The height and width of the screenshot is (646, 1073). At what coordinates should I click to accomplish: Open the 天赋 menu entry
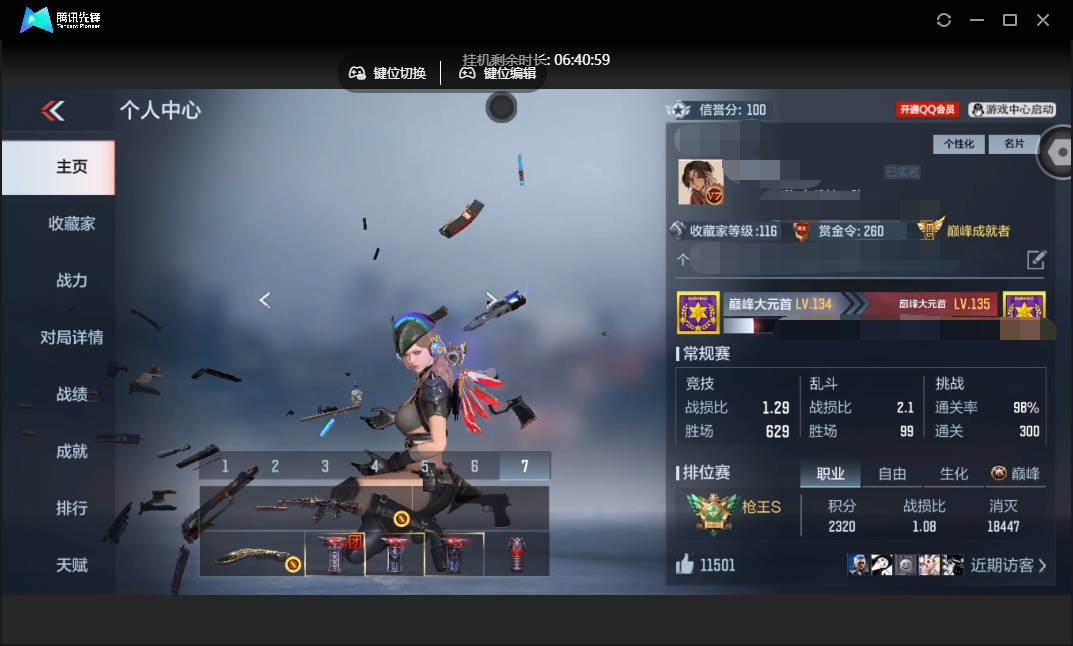pos(71,565)
